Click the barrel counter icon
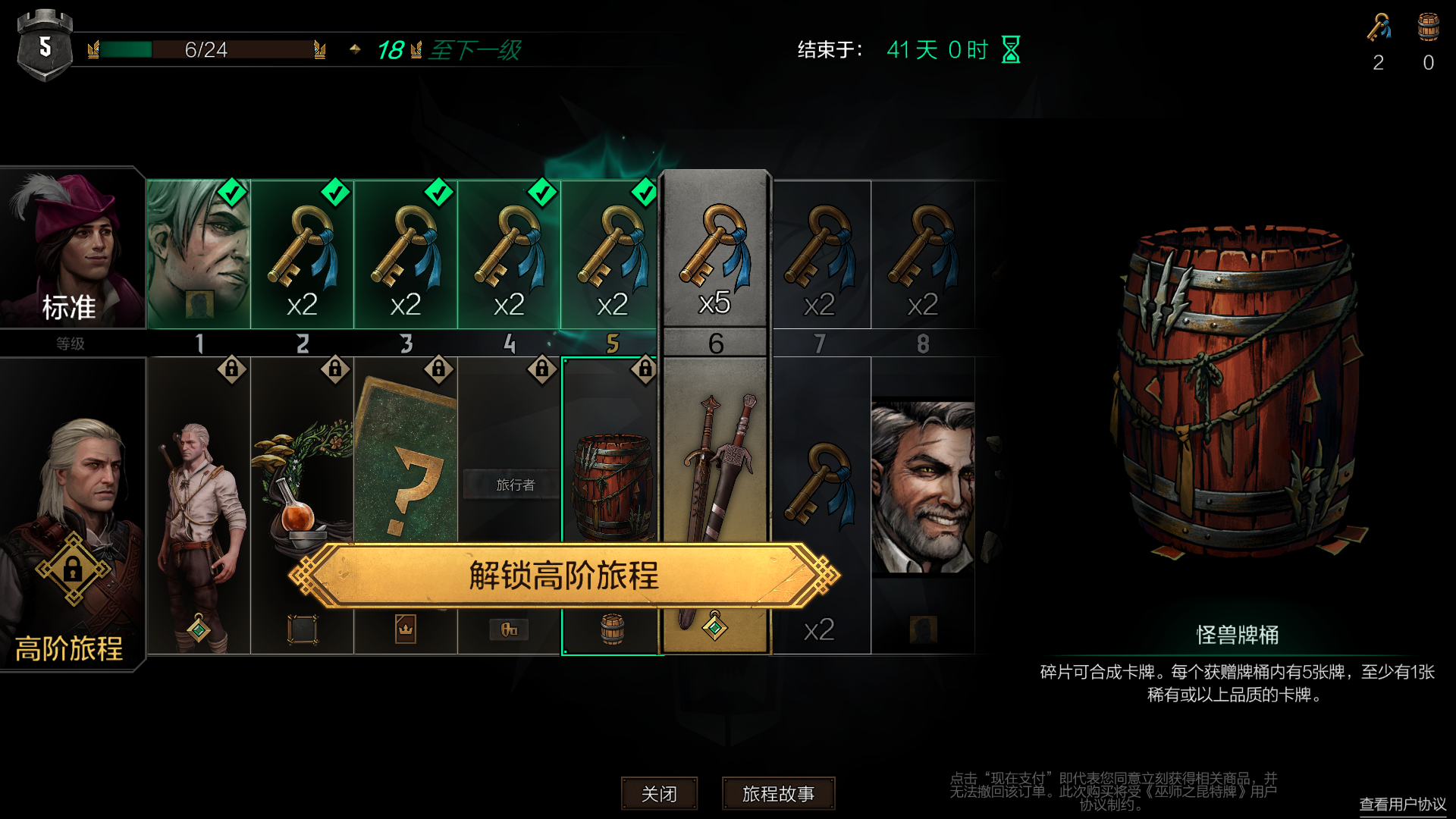Screen dimensions: 1456x819 1428,28
